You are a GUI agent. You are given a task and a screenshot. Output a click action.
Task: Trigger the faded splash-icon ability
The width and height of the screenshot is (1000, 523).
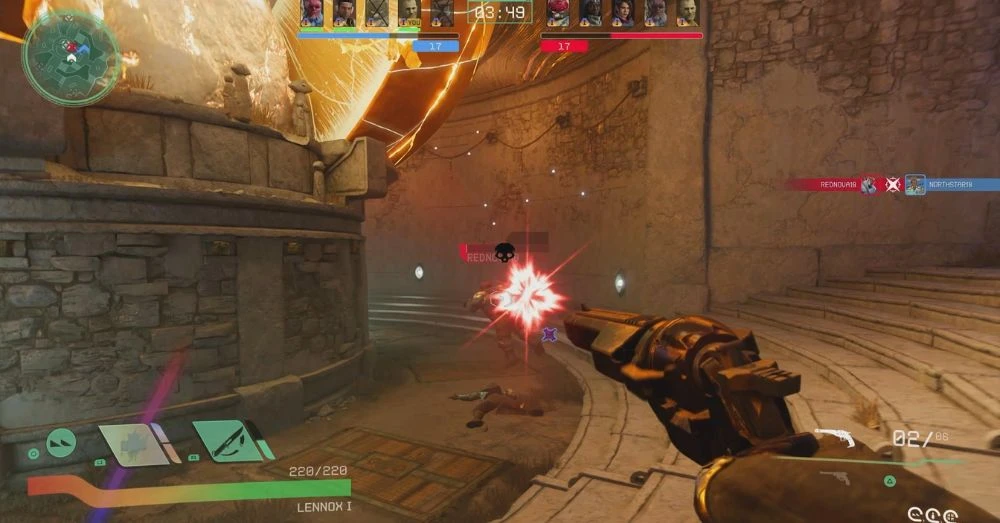pyautogui.click(x=134, y=443)
